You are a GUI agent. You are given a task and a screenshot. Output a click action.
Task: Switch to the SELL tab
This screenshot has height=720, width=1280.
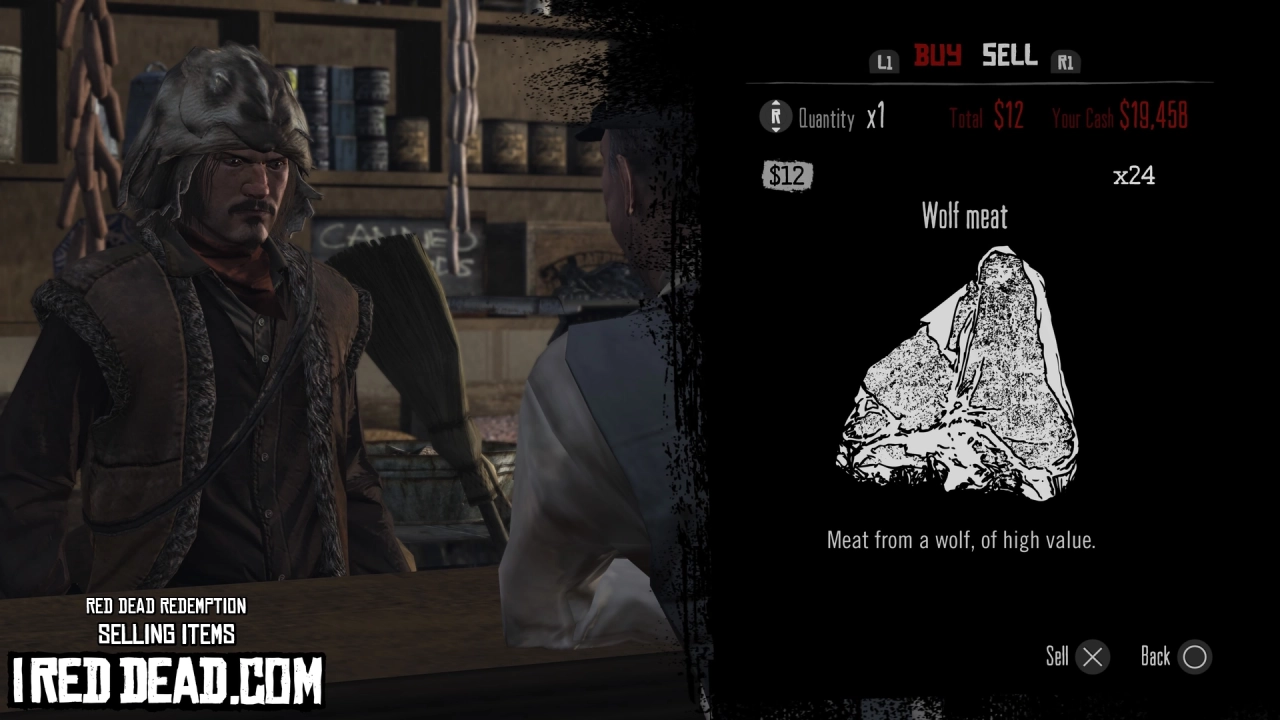click(1009, 56)
